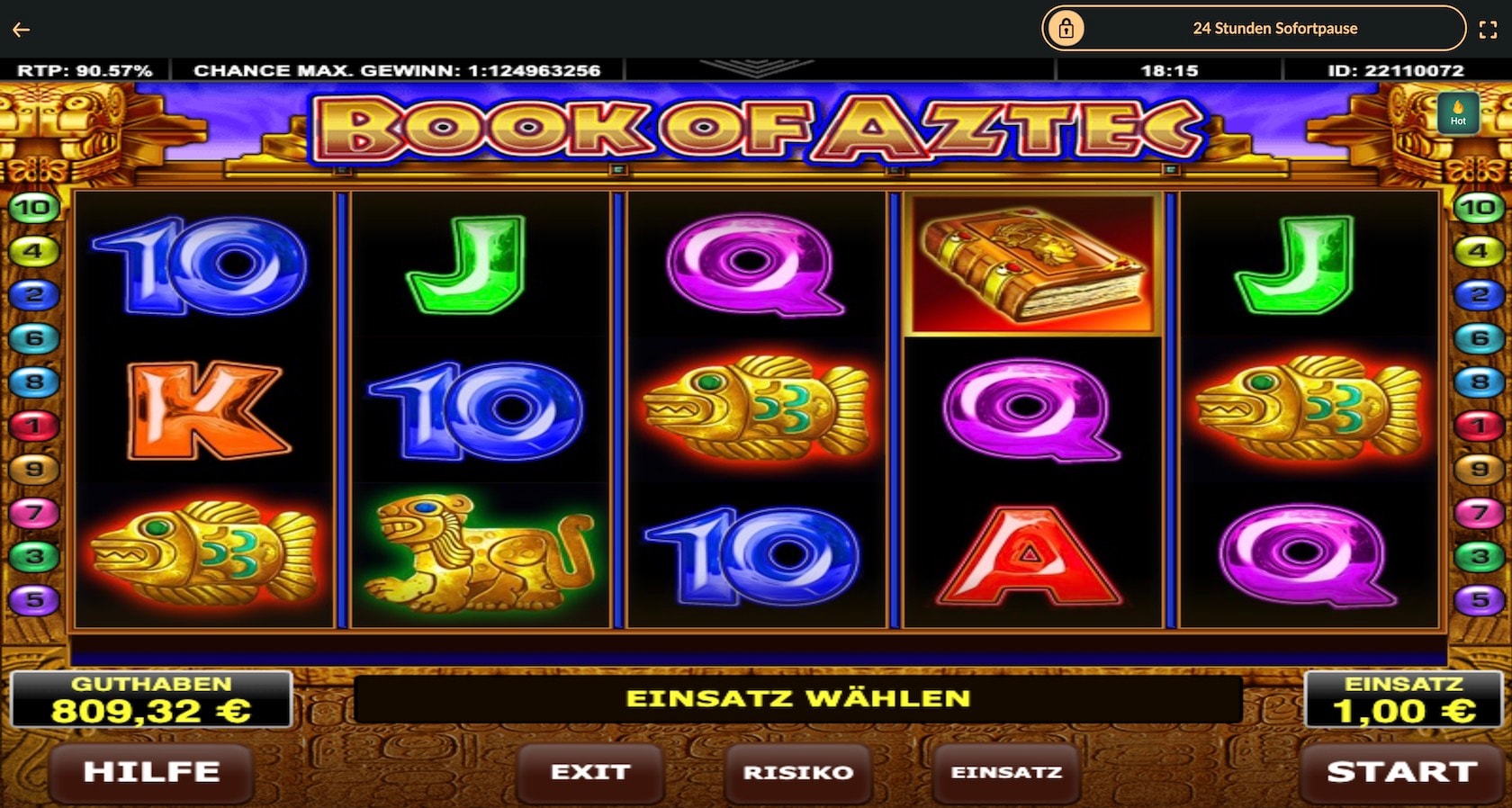The width and height of the screenshot is (1512, 808).
Task: Open the EINSATZ bet selection
Action: [x=1005, y=772]
